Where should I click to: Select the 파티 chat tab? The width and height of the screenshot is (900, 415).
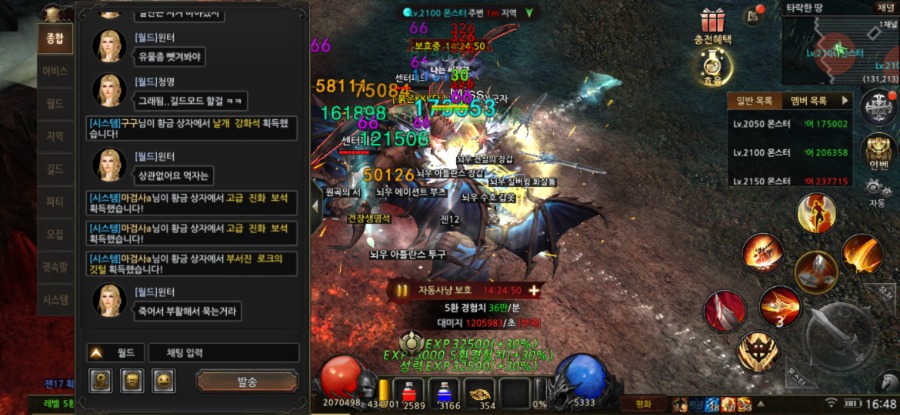(x=55, y=201)
